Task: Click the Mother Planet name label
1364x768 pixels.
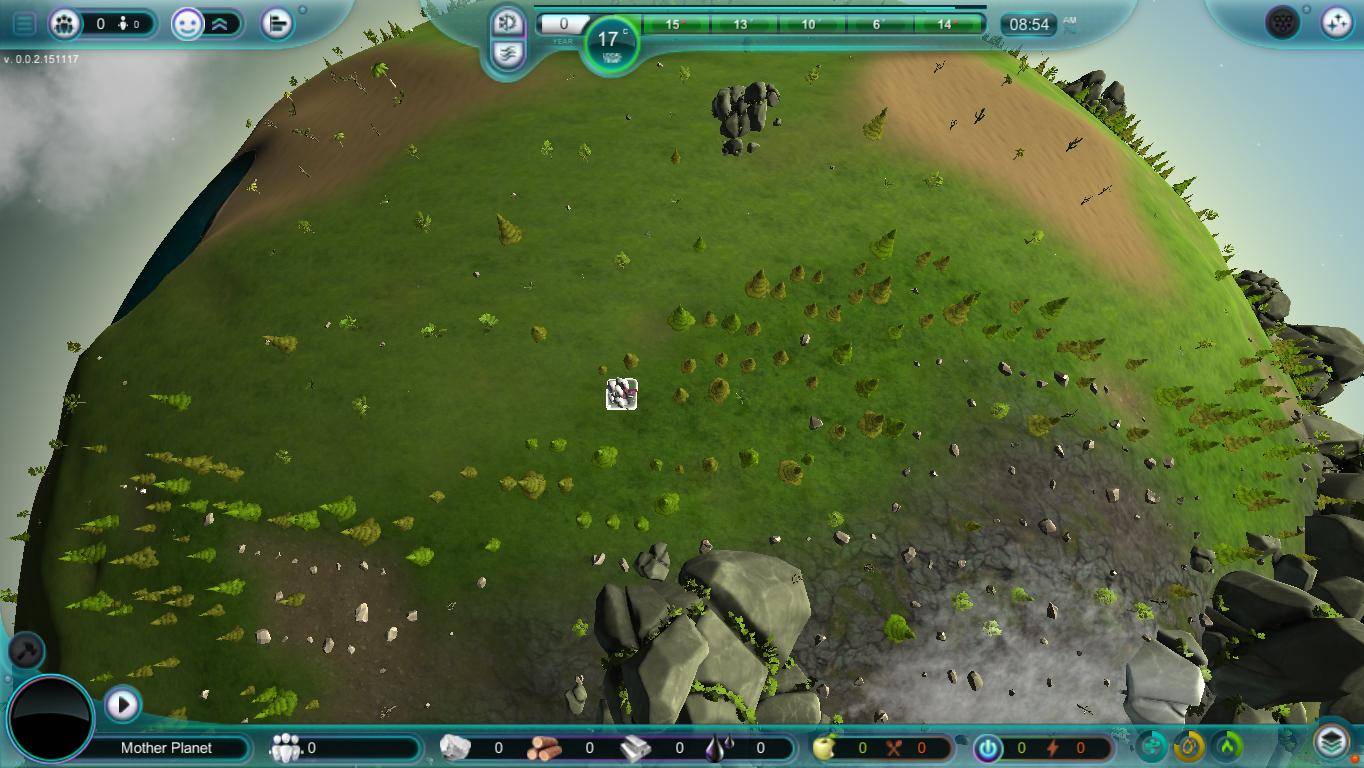Action: pos(166,748)
